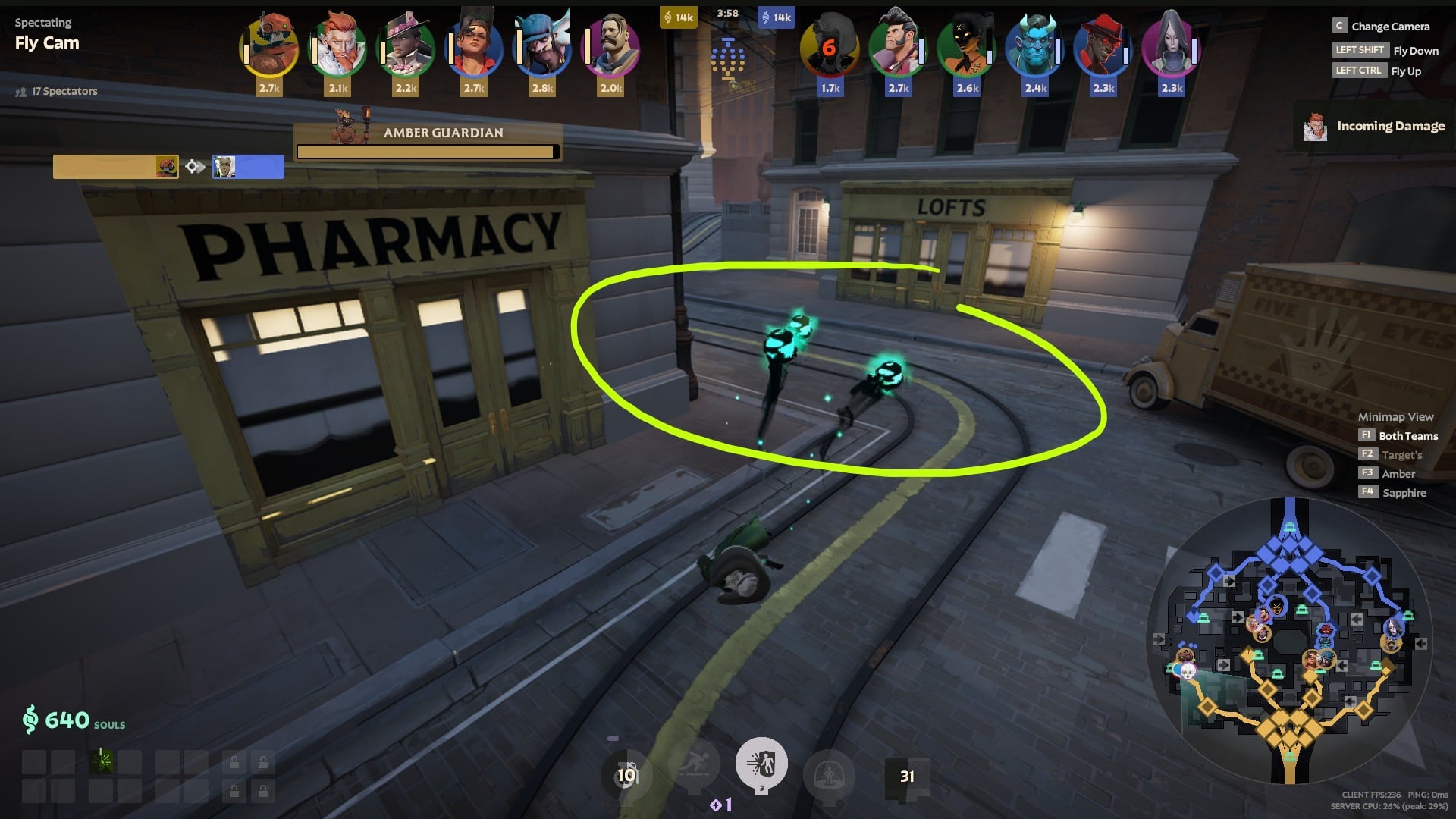1456x819 pixels.
Task: Select the Bebop robot hero portrait
Action: 269,49
